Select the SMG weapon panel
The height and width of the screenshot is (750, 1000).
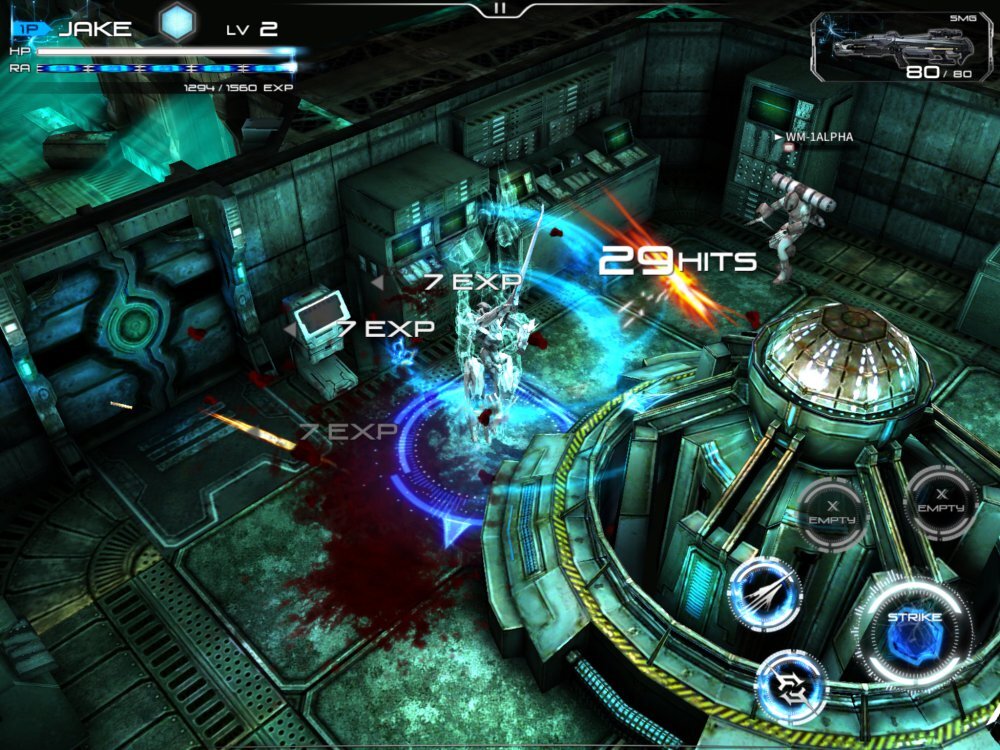[904, 47]
